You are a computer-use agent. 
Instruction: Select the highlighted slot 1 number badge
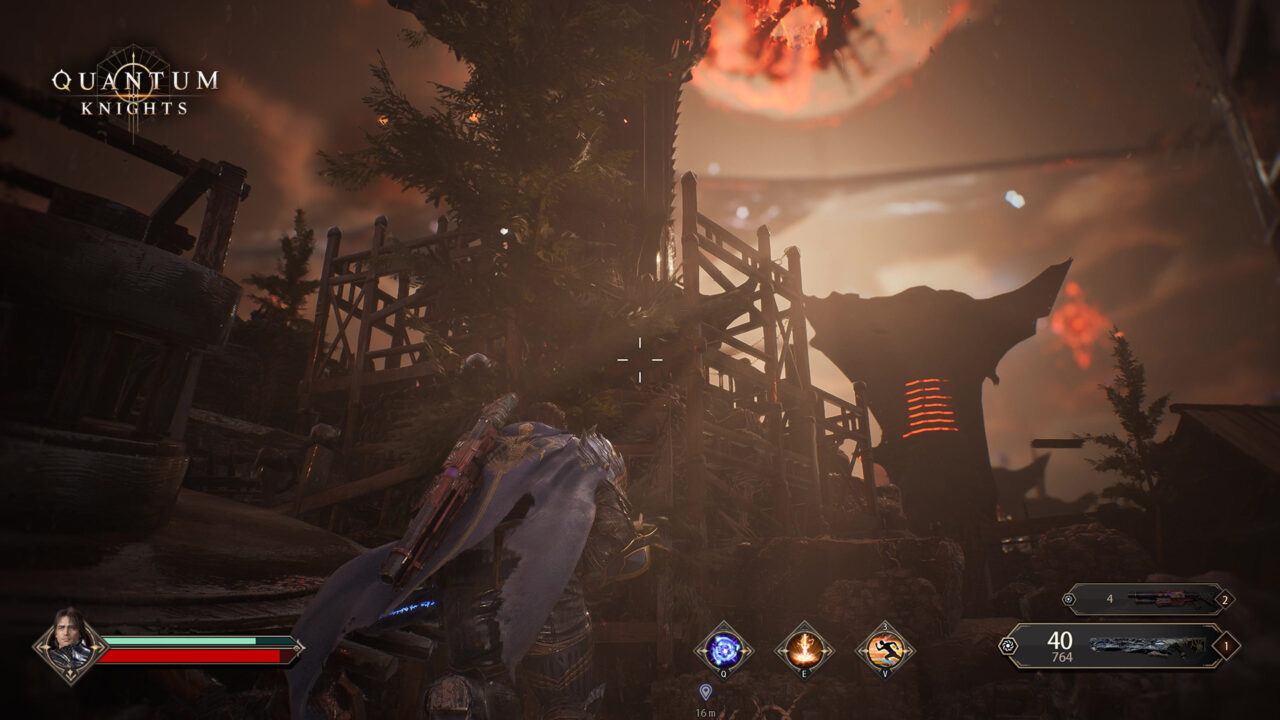click(x=1228, y=646)
